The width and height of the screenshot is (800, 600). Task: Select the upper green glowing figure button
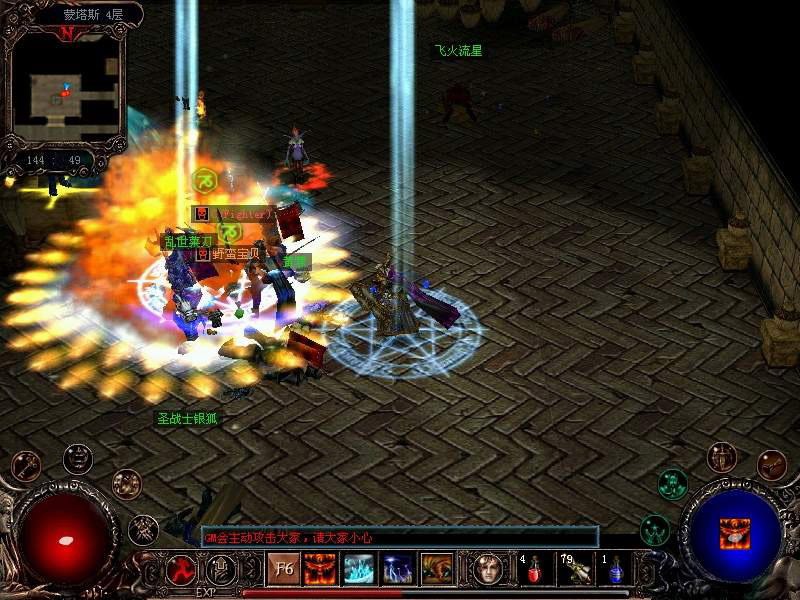(672, 484)
